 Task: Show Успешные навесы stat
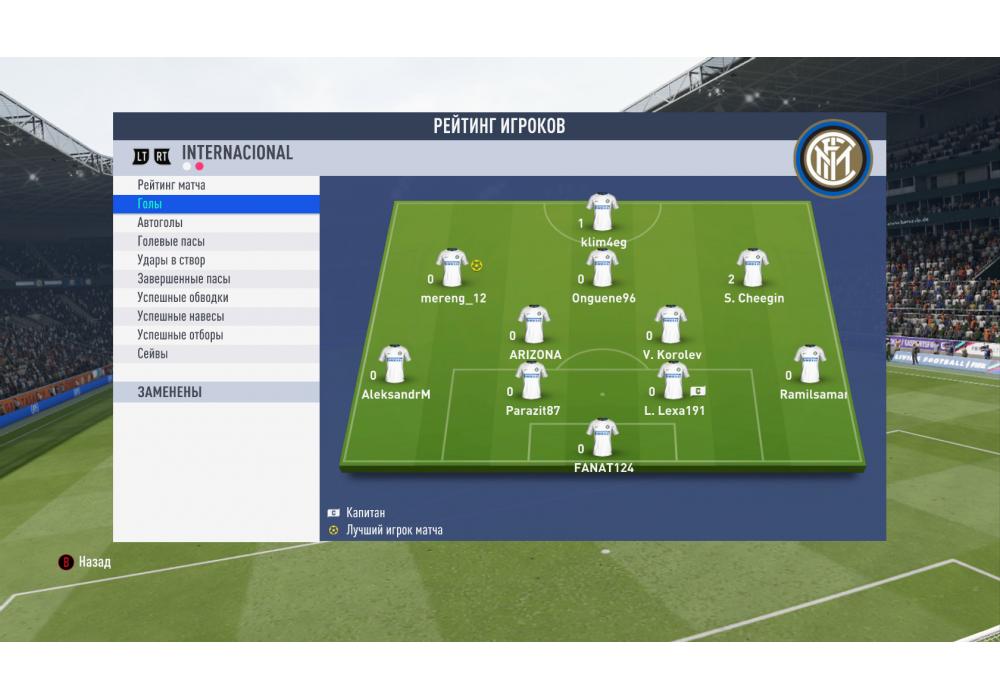coord(216,316)
